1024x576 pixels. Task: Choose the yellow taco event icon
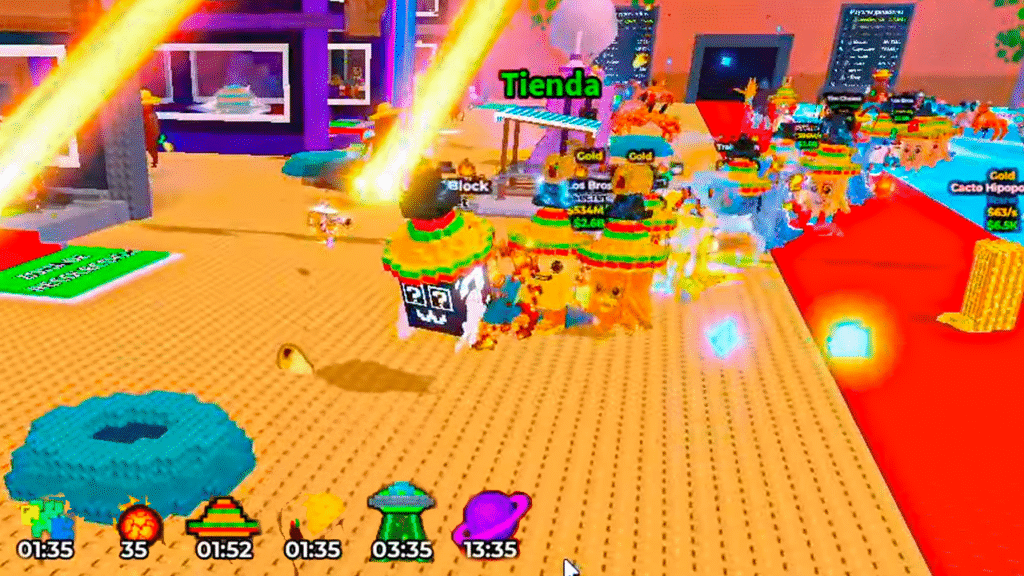(x=313, y=518)
